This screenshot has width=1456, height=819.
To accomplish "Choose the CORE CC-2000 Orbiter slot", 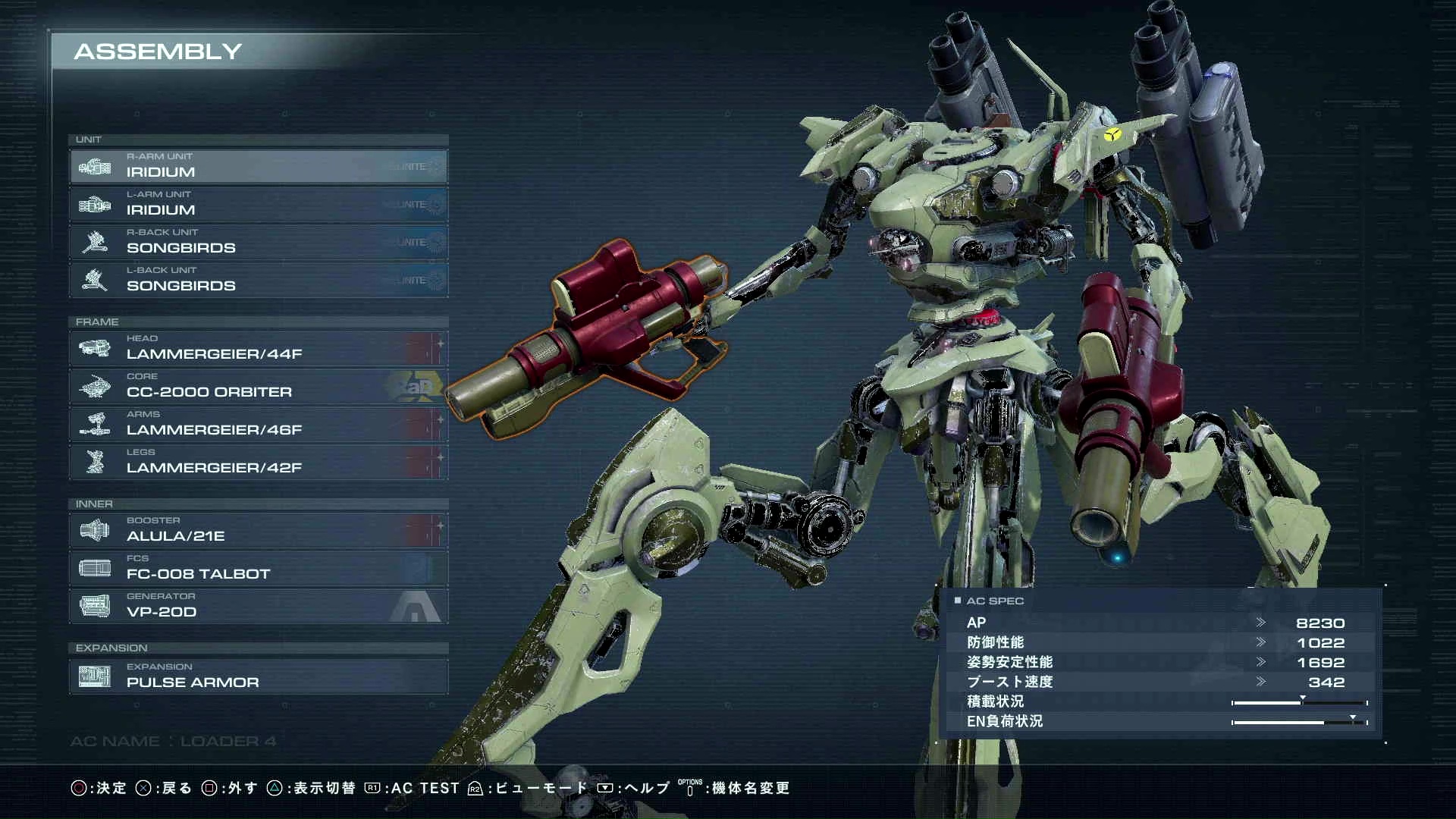I will coord(258,386).
